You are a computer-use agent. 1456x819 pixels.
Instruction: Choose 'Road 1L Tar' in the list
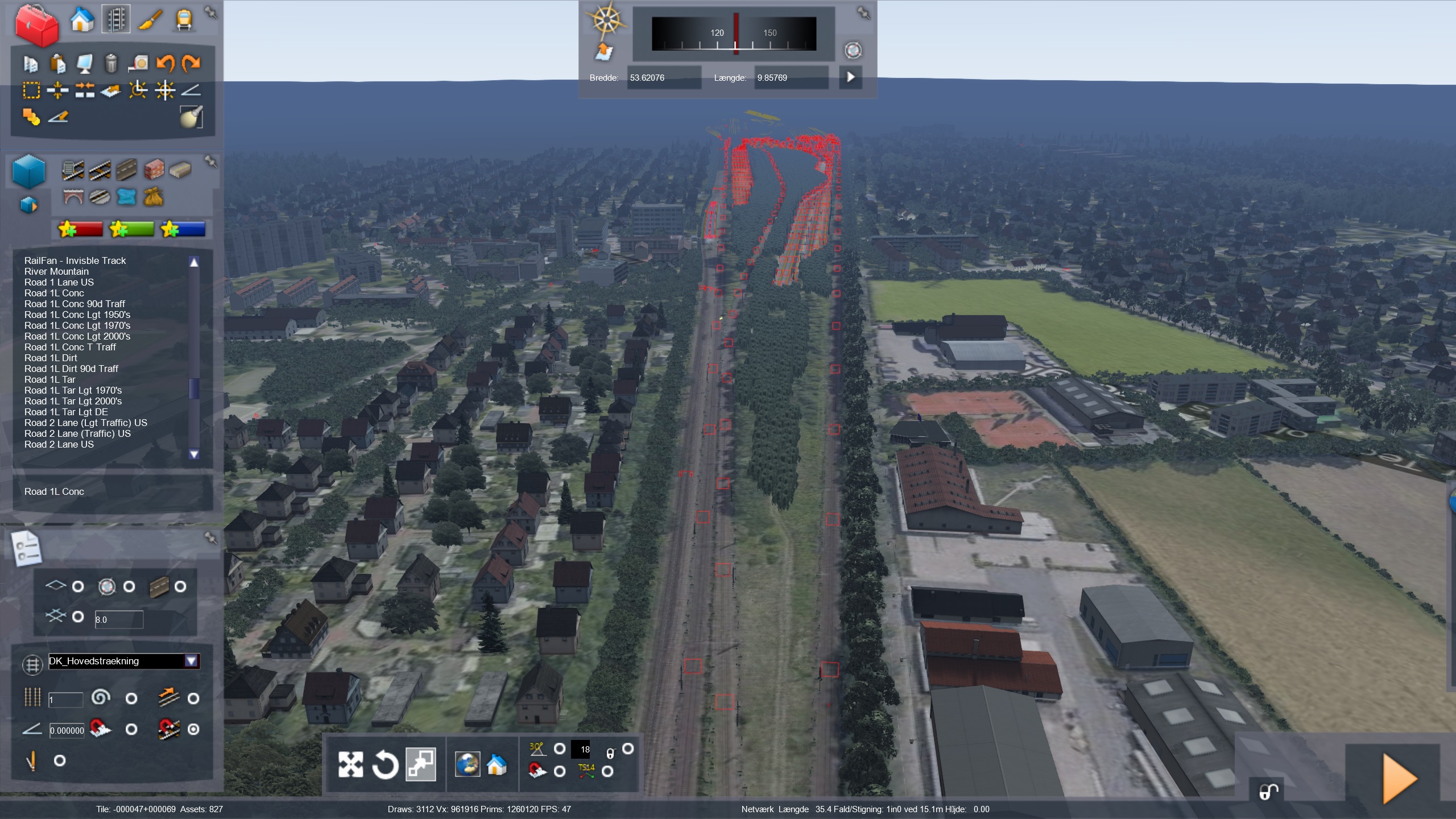[x=49, y=380]
